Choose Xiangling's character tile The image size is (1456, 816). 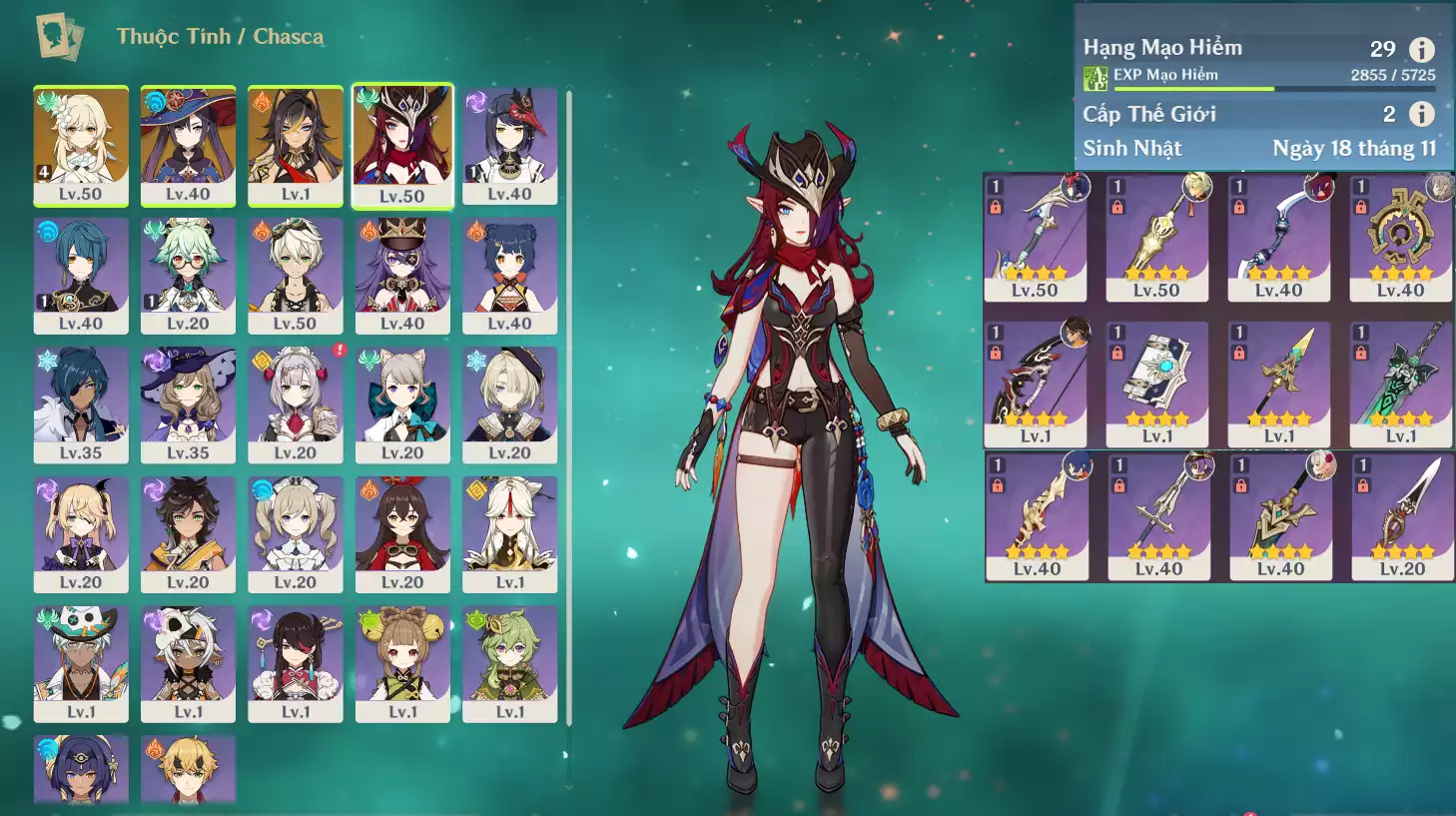[x=509, y=276]
